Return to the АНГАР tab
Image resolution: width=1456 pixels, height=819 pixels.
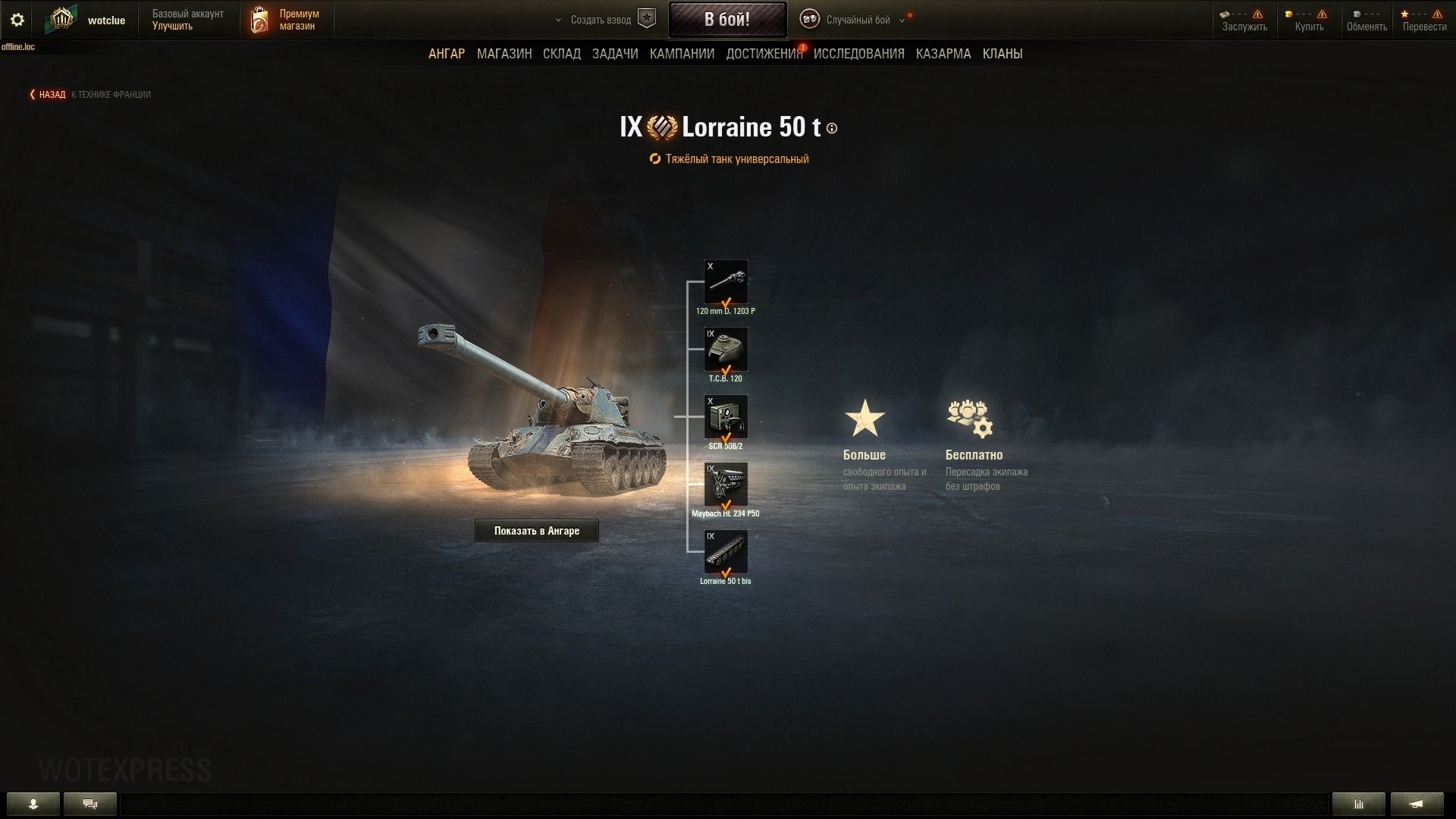(x=447, y=54)
